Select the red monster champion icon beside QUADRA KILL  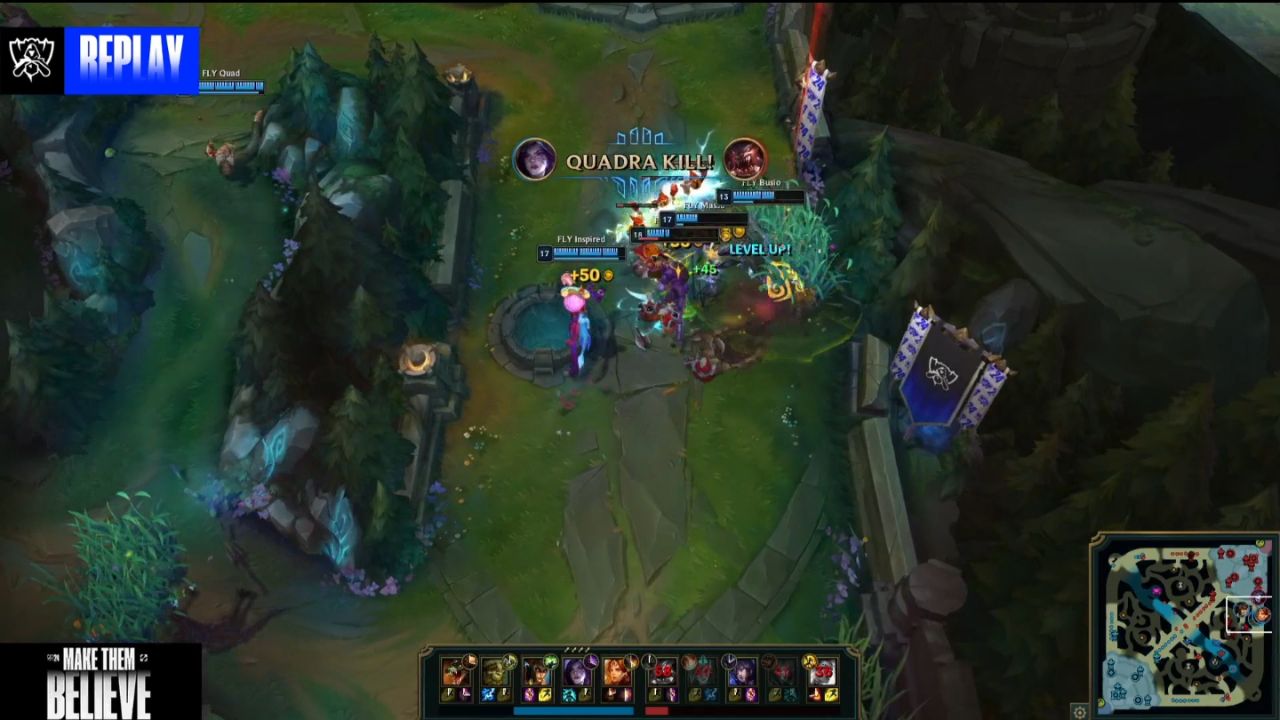click(744, 158)
